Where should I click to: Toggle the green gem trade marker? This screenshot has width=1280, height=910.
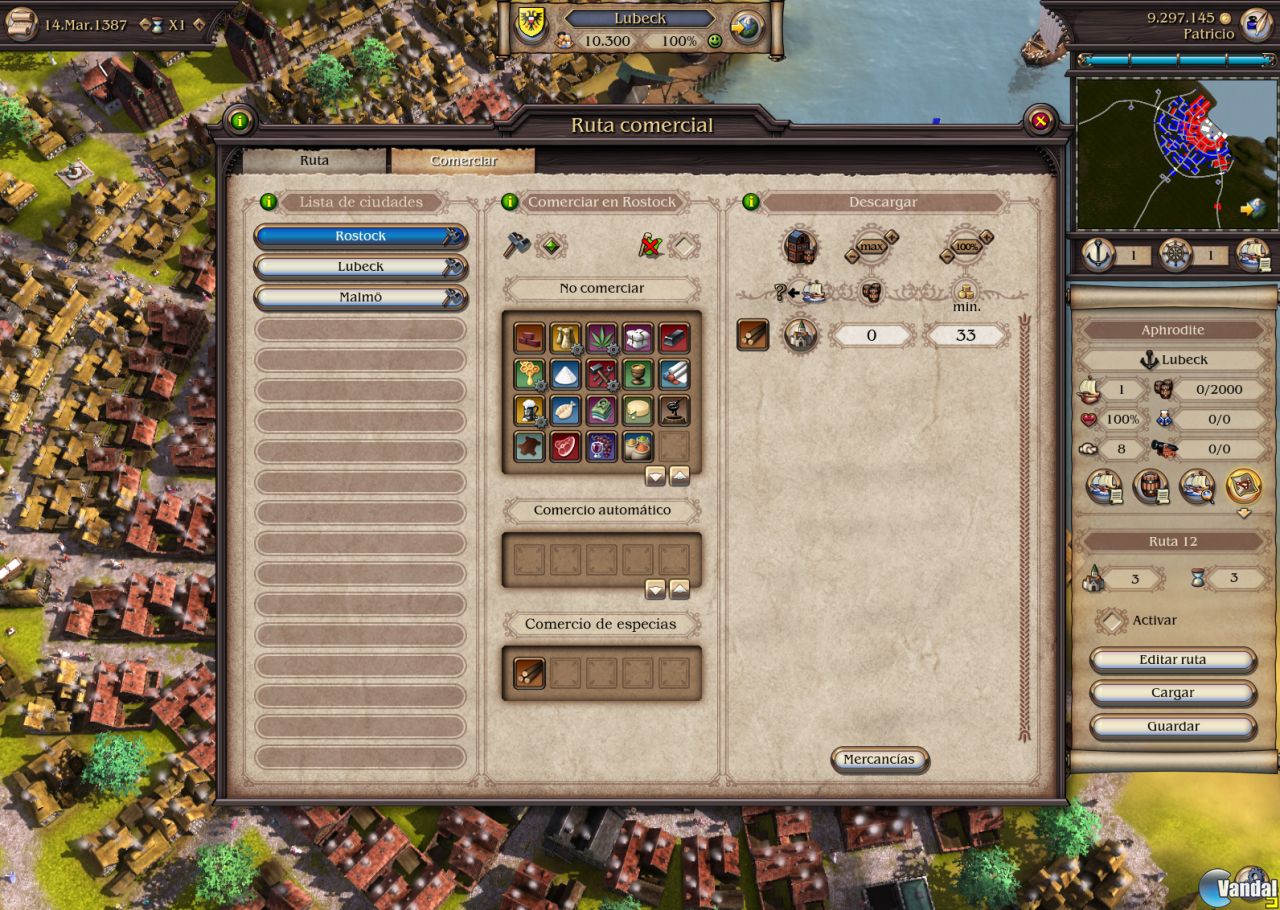[x=549, y=244]
